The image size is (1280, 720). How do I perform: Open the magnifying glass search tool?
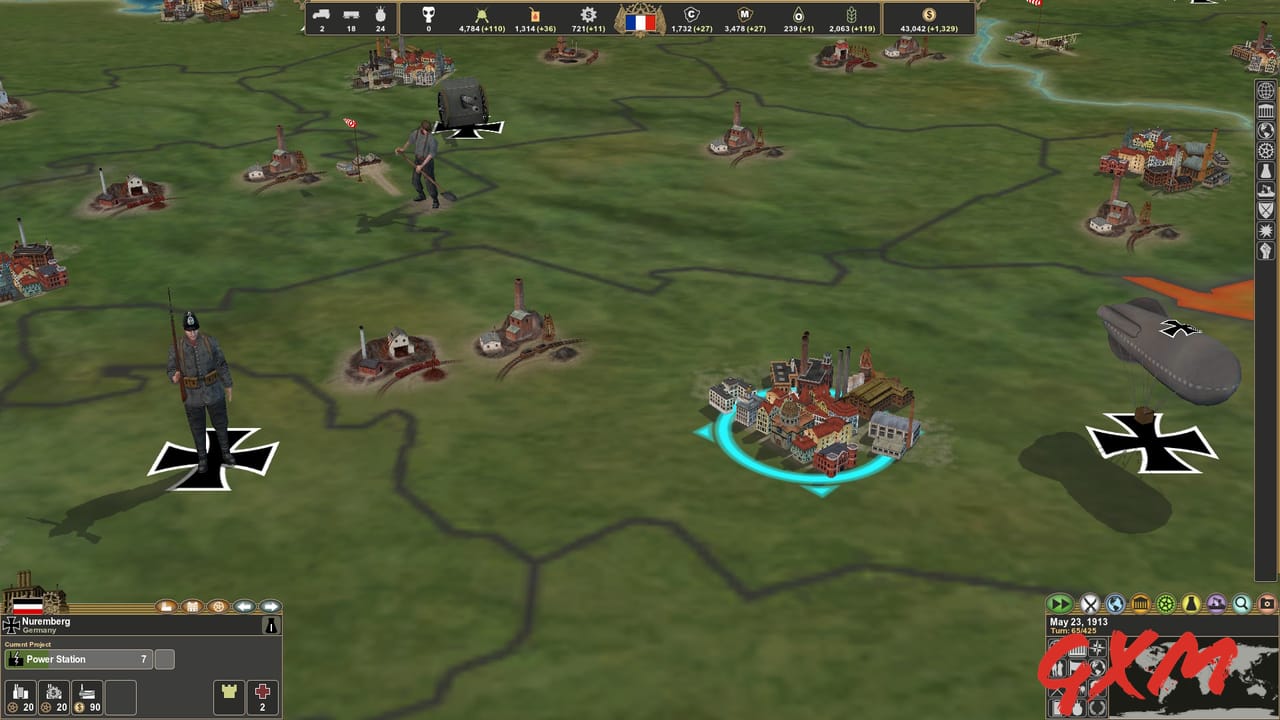[x=1242, y=603]
